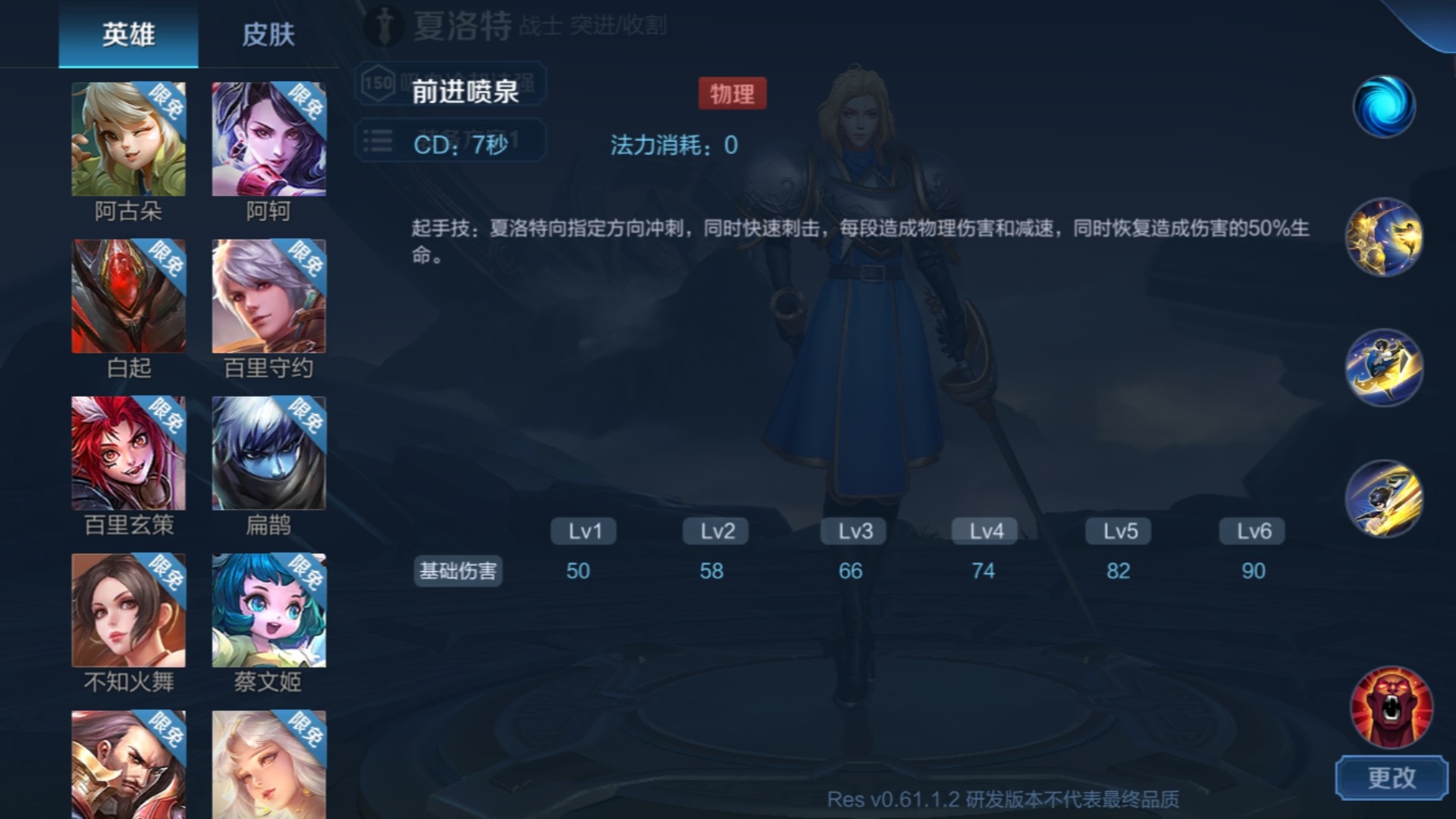Select the Lv3 level toggle

[852, 531]
